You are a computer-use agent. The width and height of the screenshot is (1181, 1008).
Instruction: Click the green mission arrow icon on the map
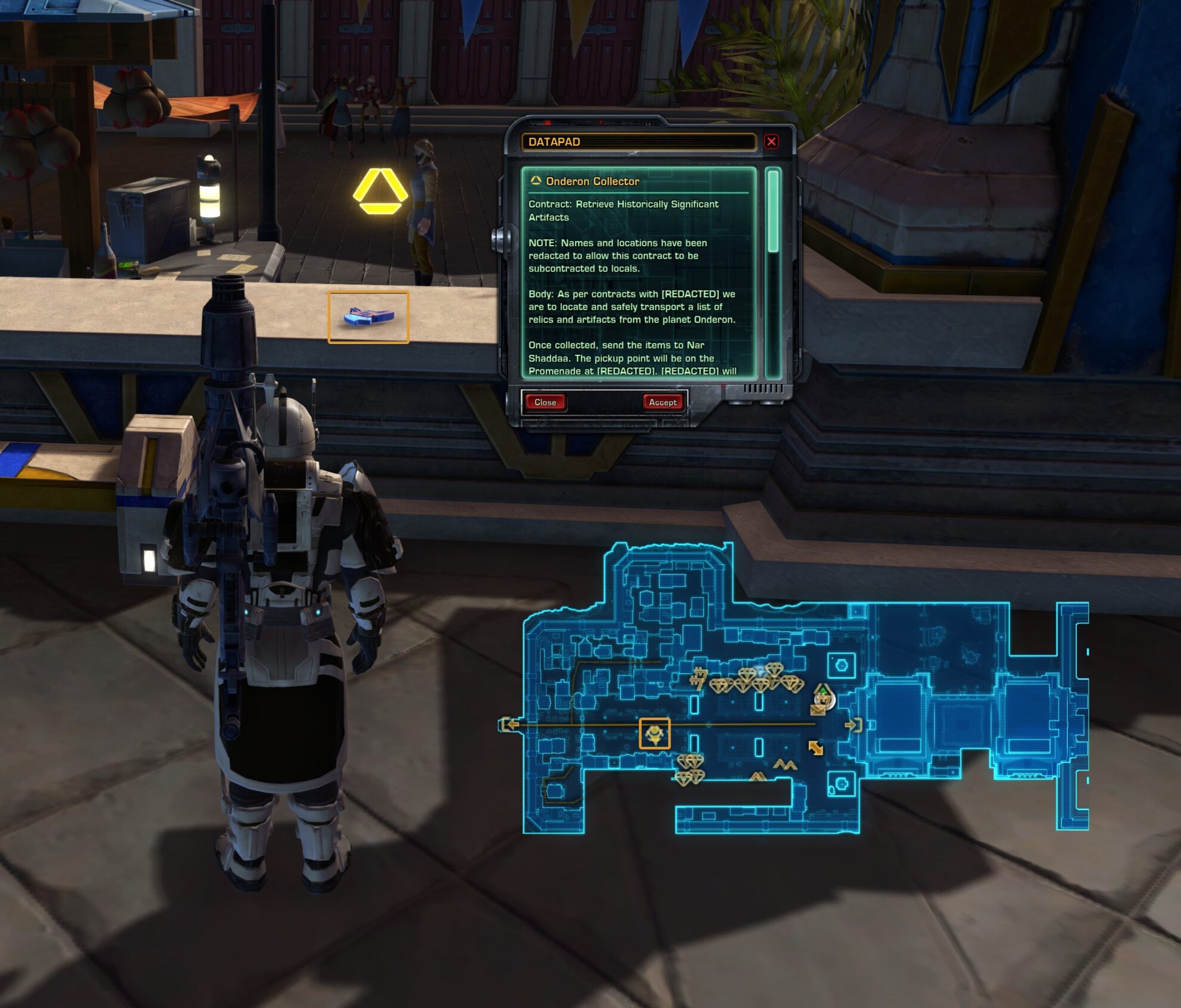(x=825, y=691)
